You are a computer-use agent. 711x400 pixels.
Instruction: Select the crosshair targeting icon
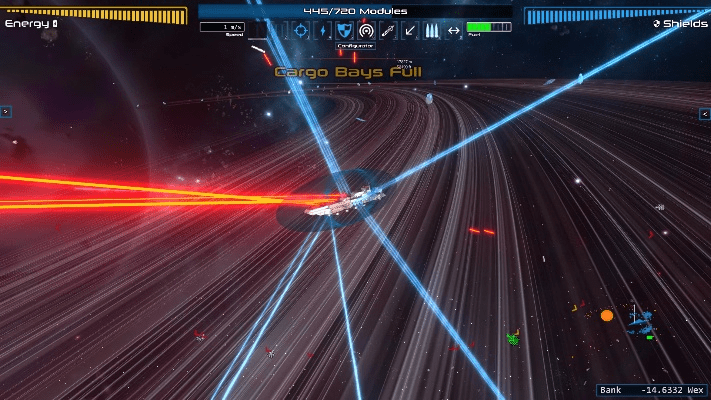(x=300, y=31)
